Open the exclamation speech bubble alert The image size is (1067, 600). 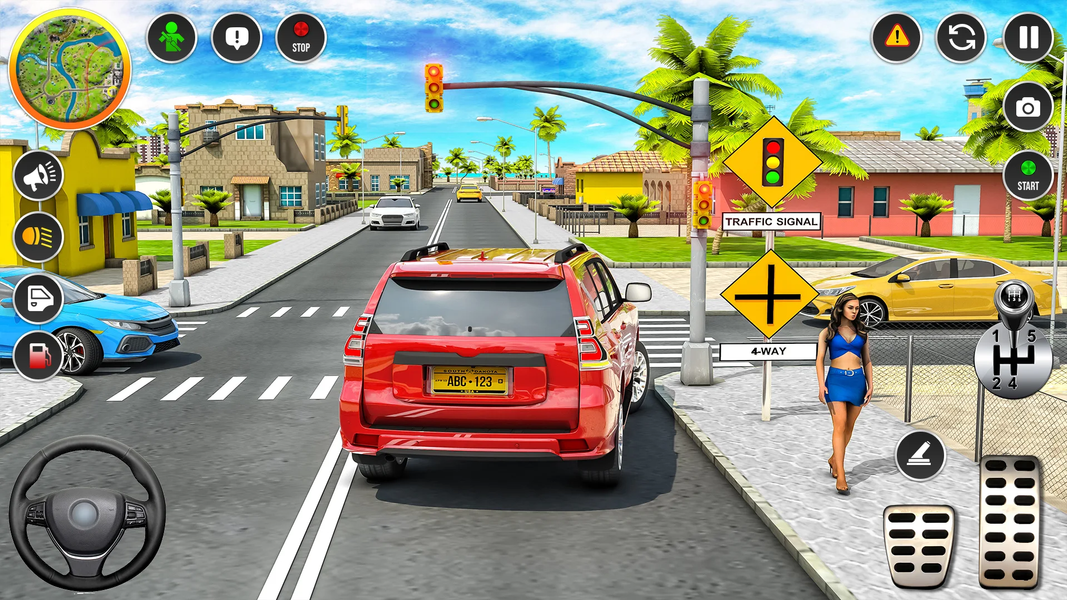(237, 38)
